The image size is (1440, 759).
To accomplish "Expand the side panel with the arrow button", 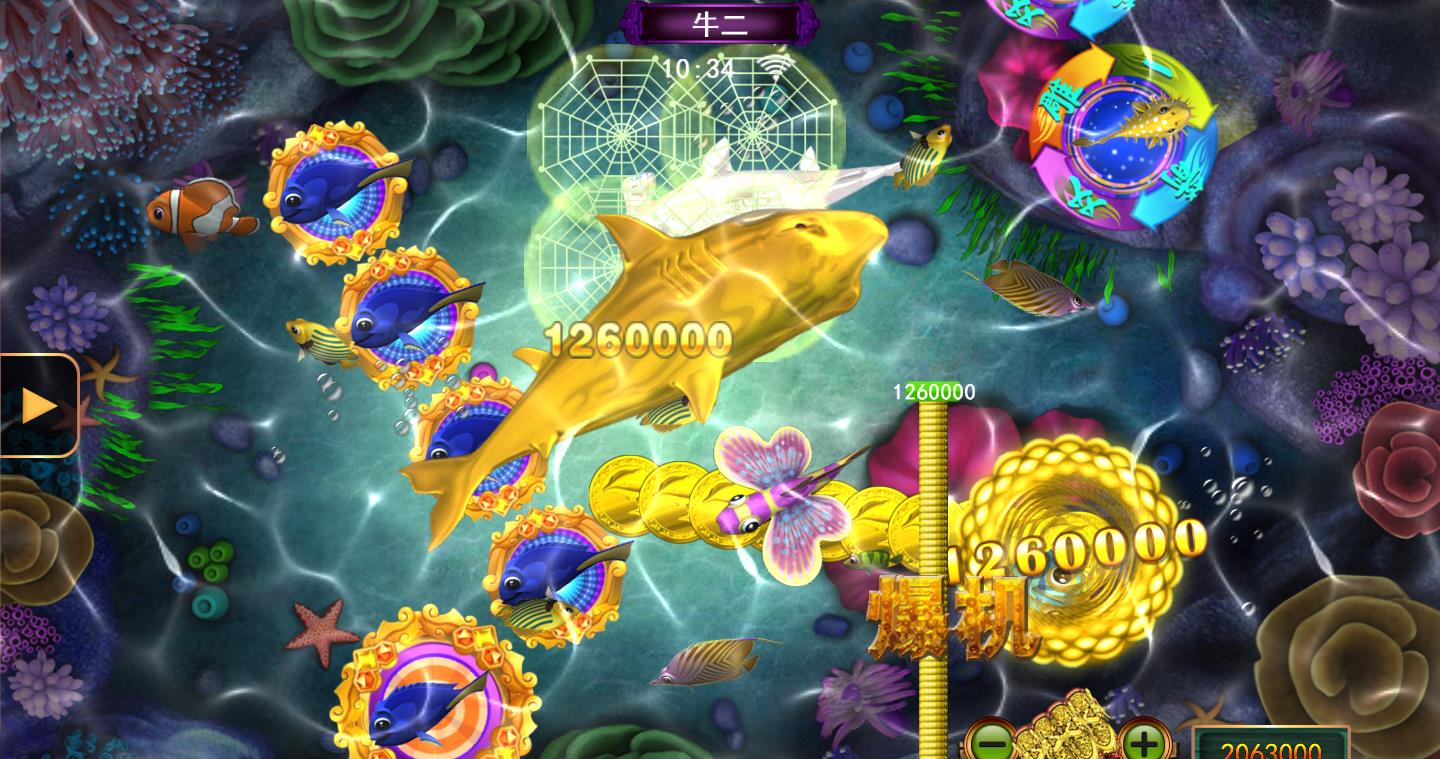I will coord(38,405).
